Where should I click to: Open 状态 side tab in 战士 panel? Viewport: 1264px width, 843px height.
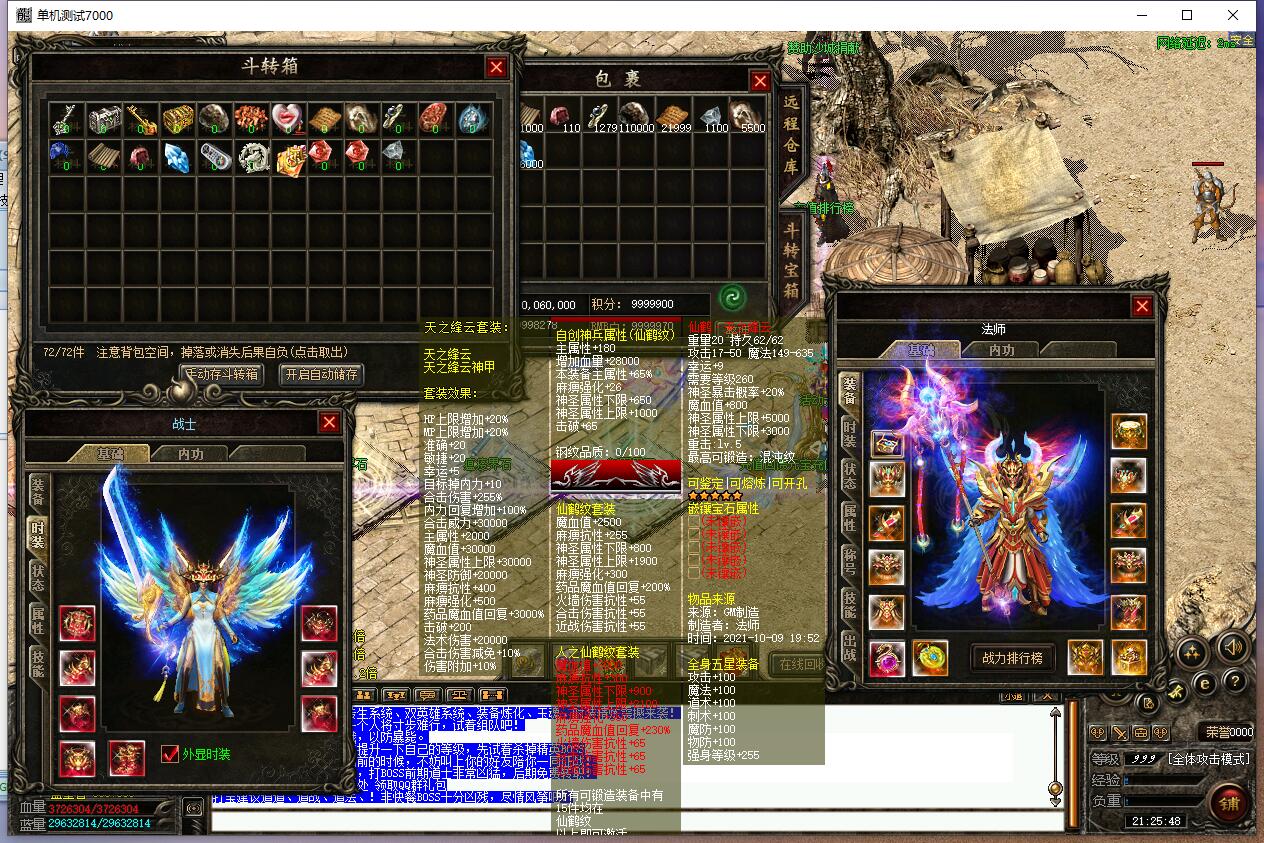tap(38, 576)
